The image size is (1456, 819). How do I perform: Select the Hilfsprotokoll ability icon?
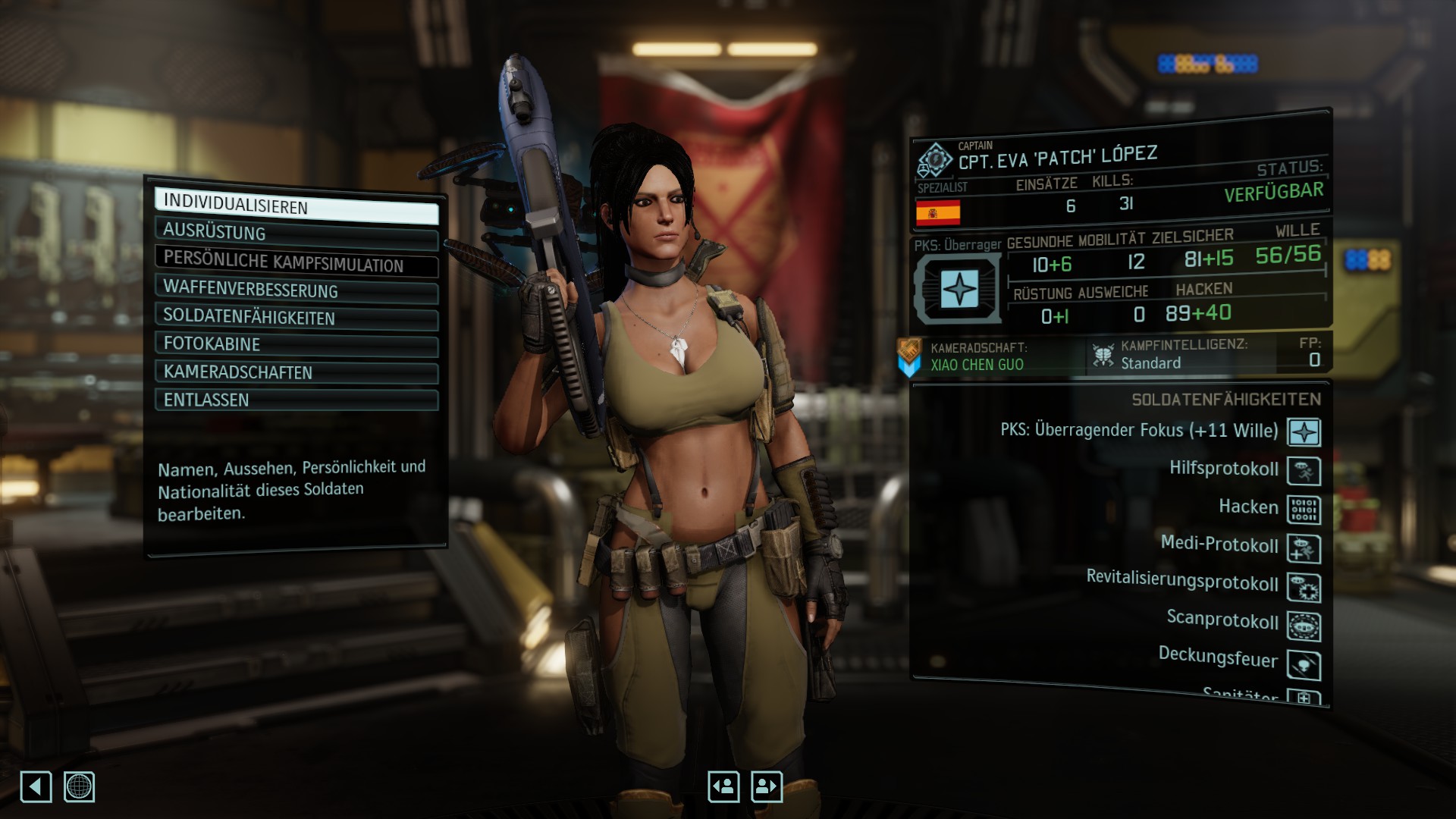(1304, 471)
